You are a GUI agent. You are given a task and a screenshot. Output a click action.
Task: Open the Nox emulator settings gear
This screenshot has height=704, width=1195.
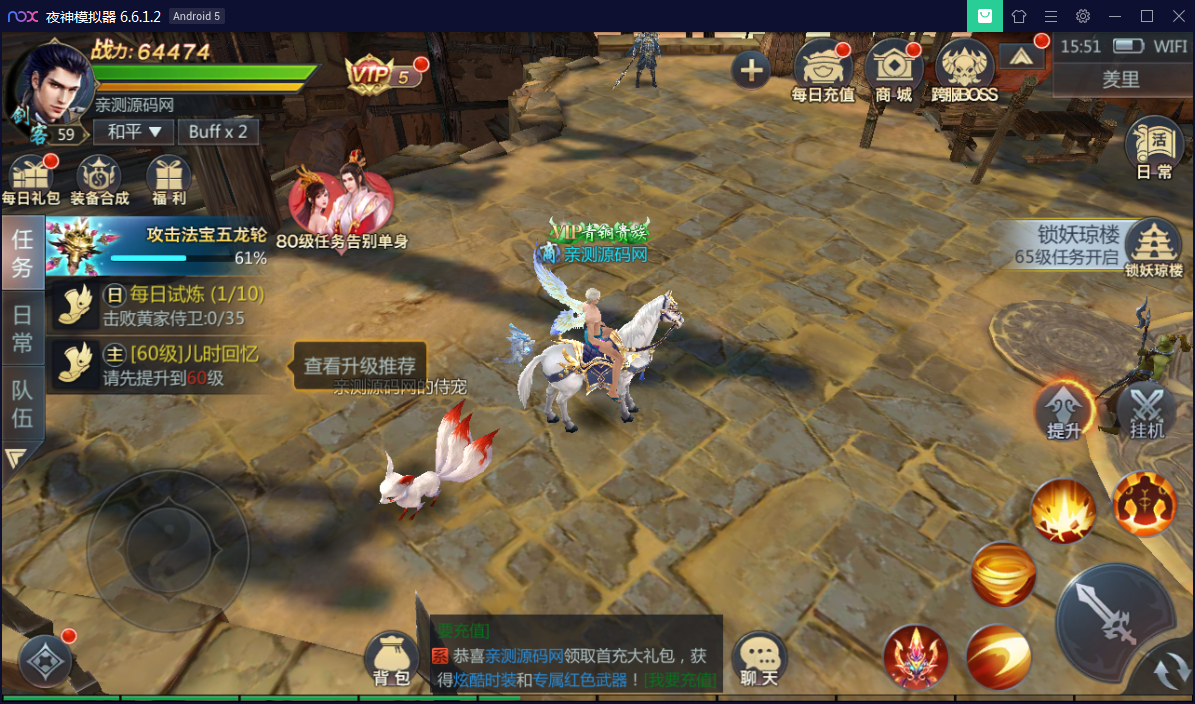pos(1083,16)
